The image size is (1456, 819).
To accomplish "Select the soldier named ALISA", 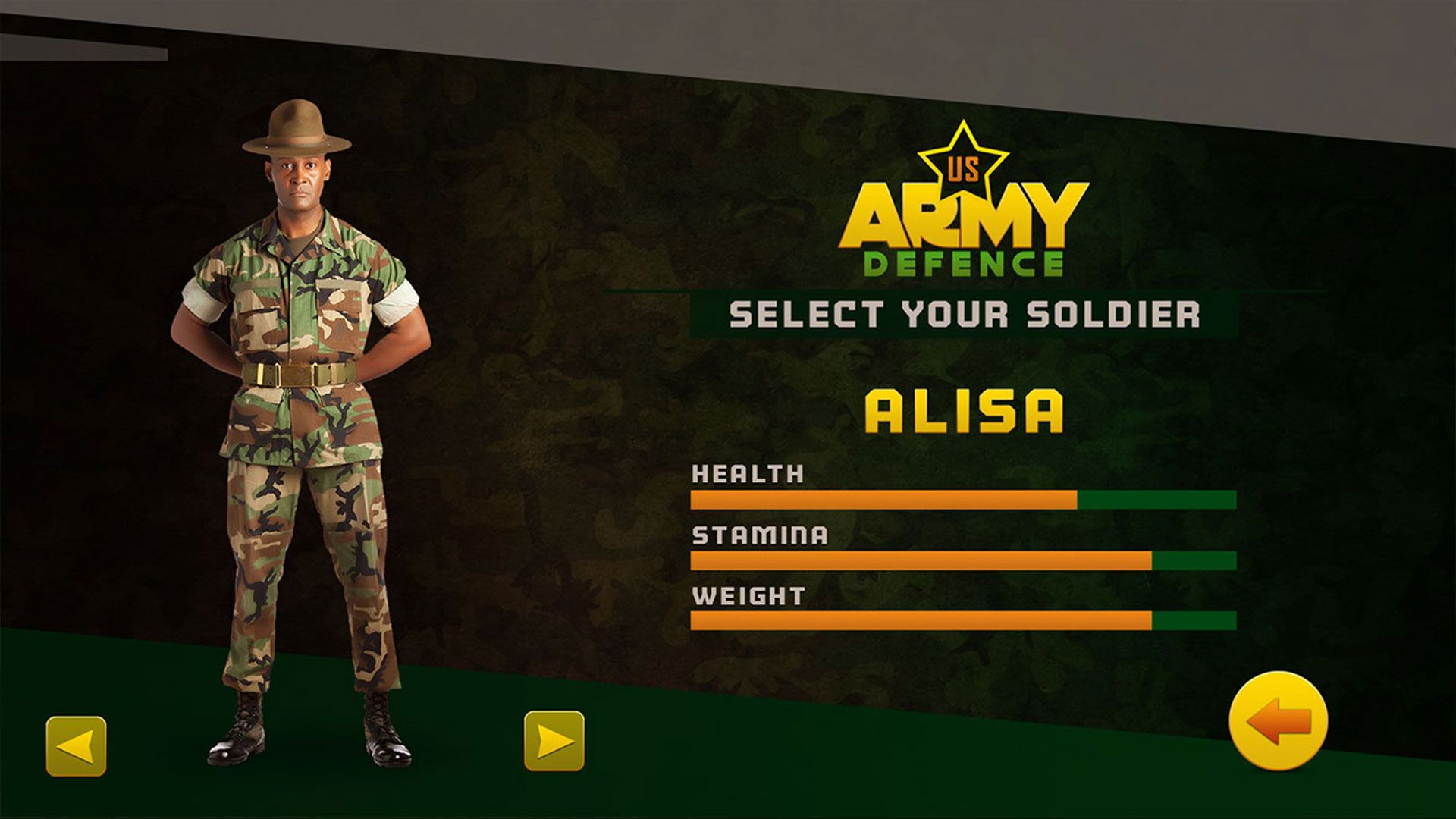I will tap(963, 409).
